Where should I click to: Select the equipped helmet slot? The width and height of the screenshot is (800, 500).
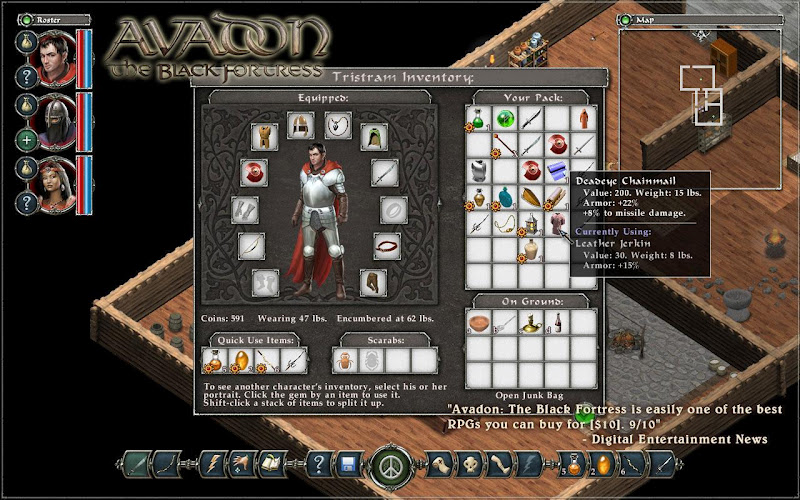[299, 125]
